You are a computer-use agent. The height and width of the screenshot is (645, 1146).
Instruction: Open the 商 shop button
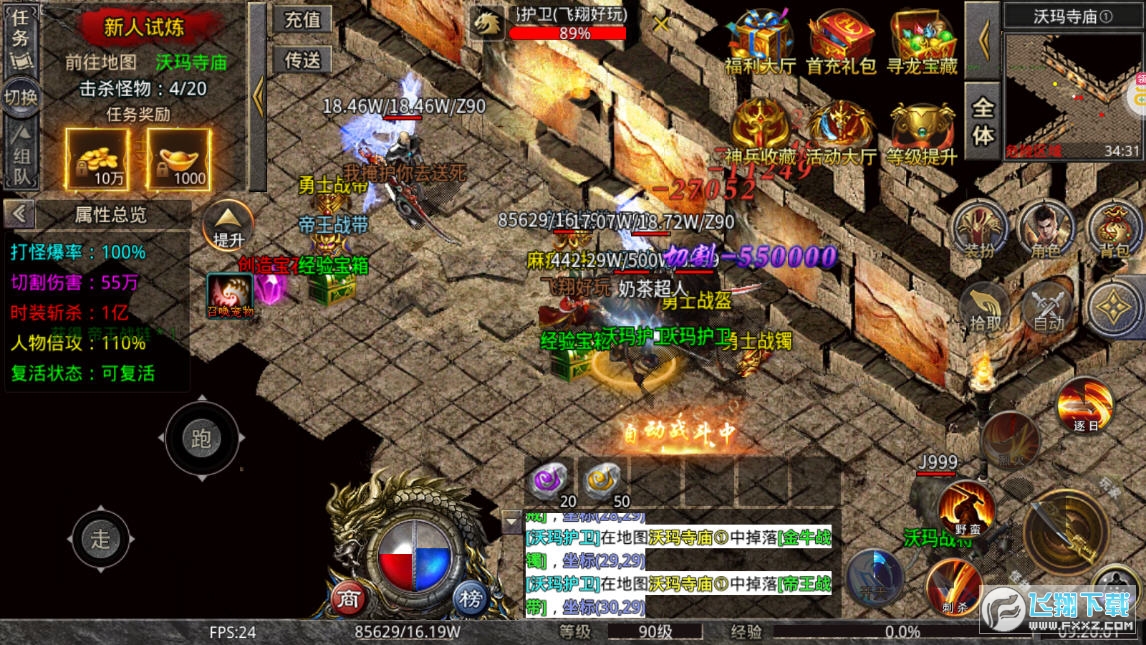click(x=348, y=598)
